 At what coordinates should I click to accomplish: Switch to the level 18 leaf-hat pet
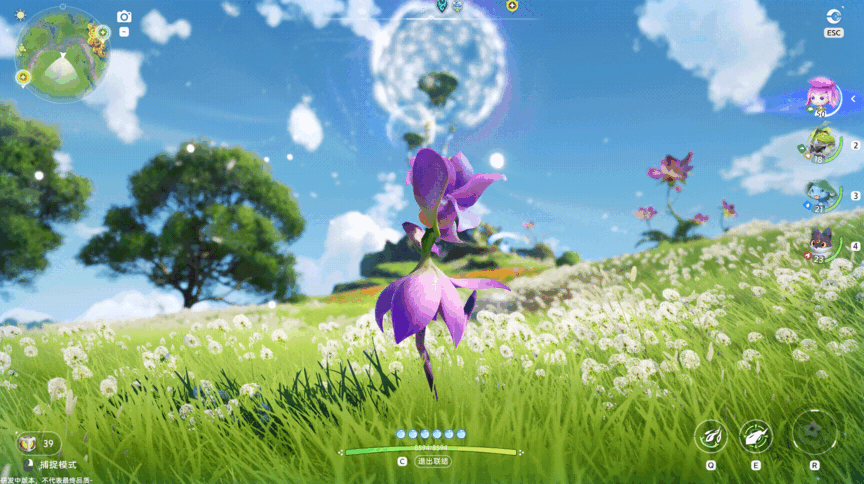click(x=821, y=144)
